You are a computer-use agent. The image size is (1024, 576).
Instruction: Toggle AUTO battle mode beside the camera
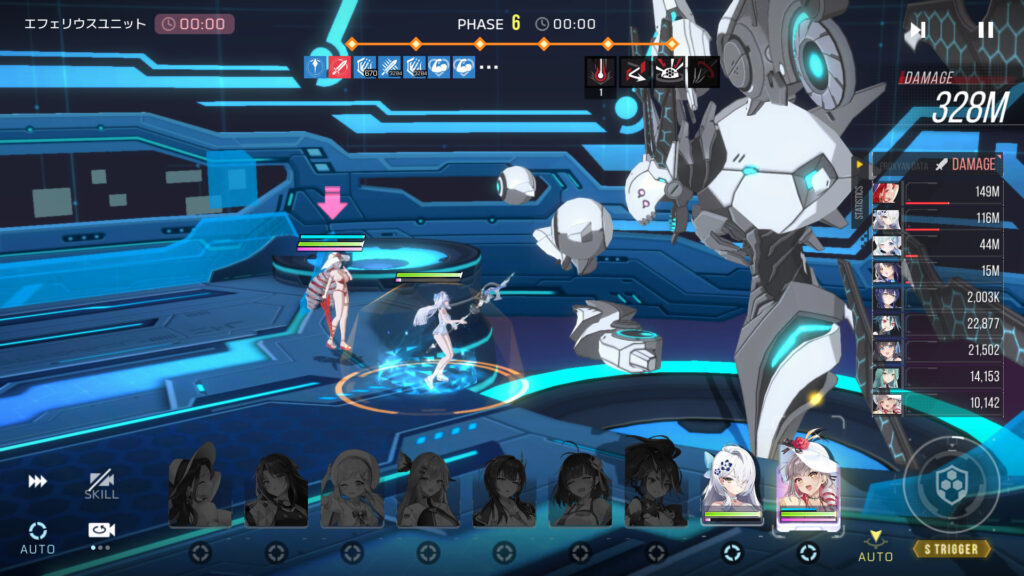pyautogui.click(x=37, y=537)
